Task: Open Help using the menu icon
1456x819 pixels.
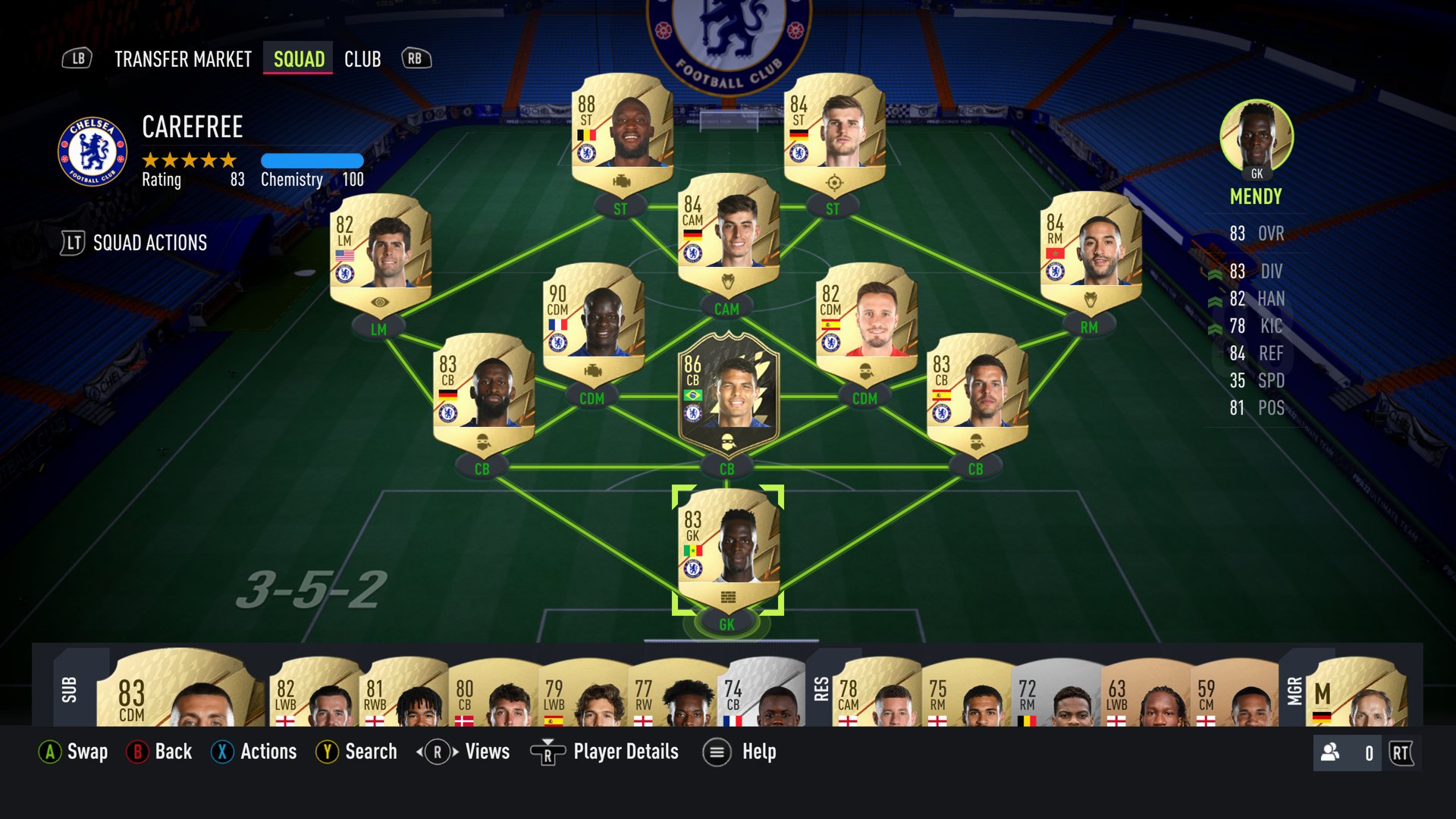Action: coord(715,752)
